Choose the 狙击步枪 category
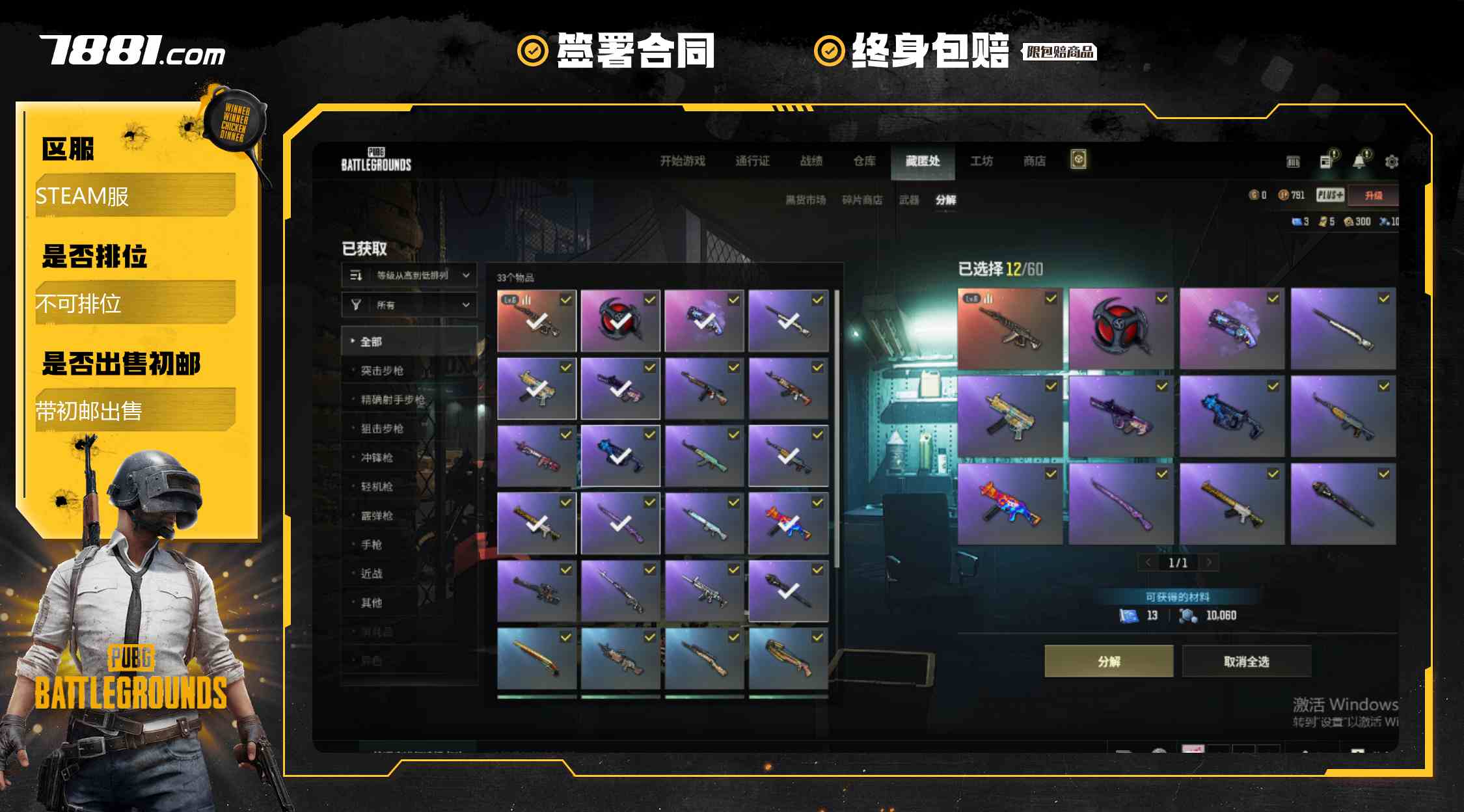This screenshot has height=812, width=1464. click(x=382, y=428)
